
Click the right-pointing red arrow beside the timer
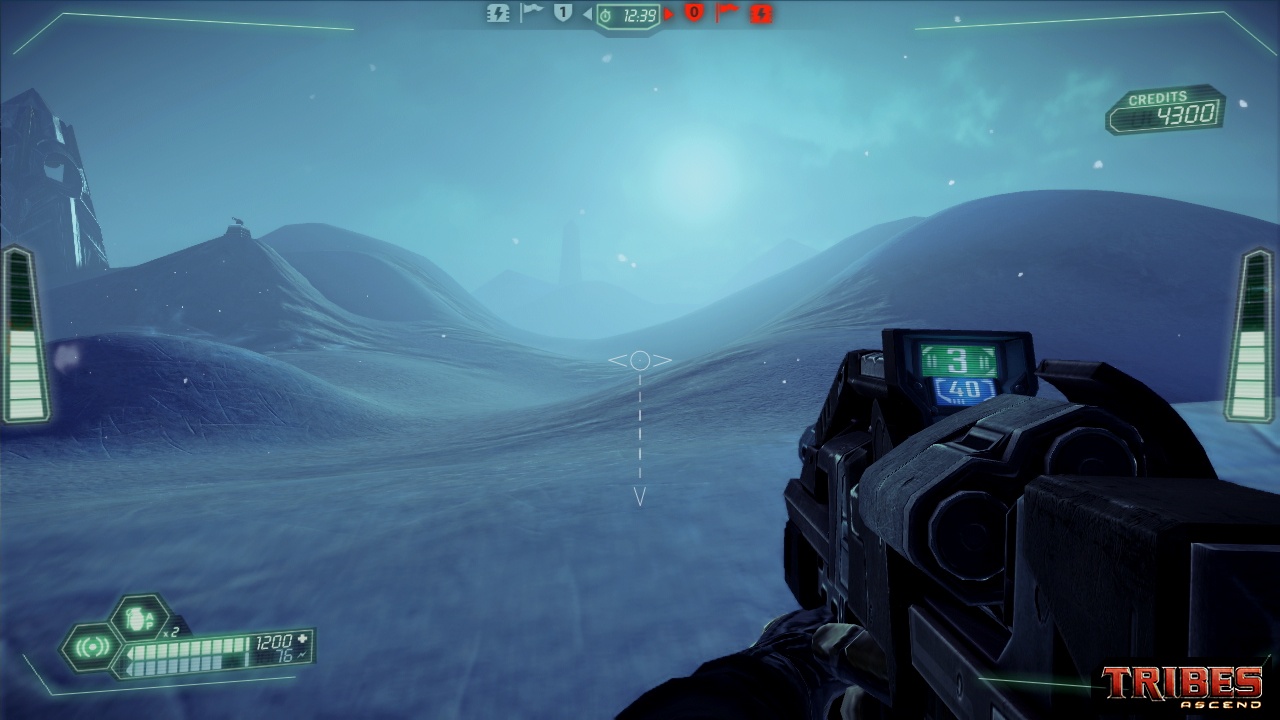pos(669,14)
